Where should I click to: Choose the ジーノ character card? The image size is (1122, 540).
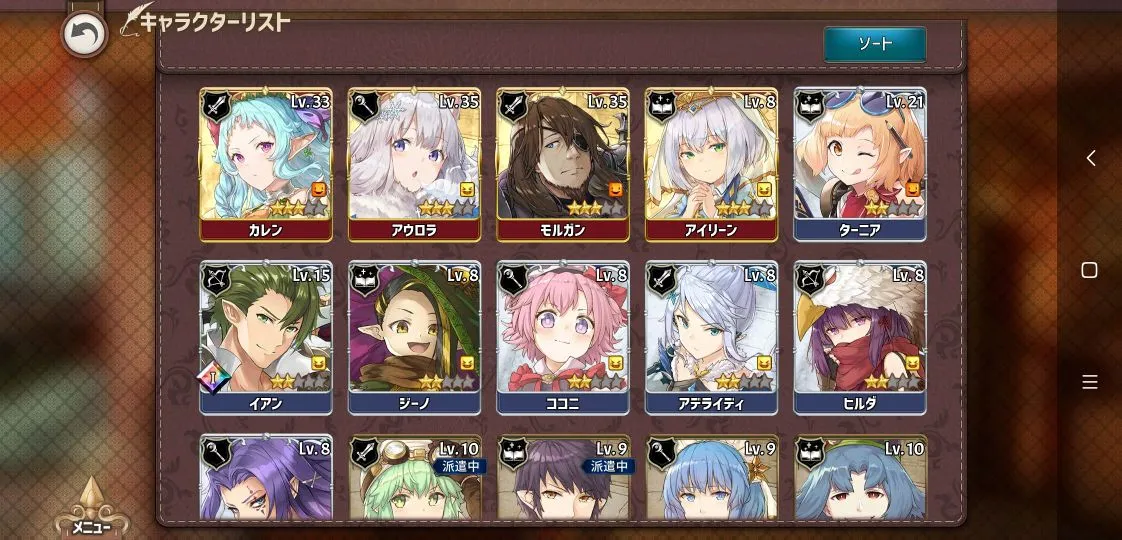tap(414, 338)
